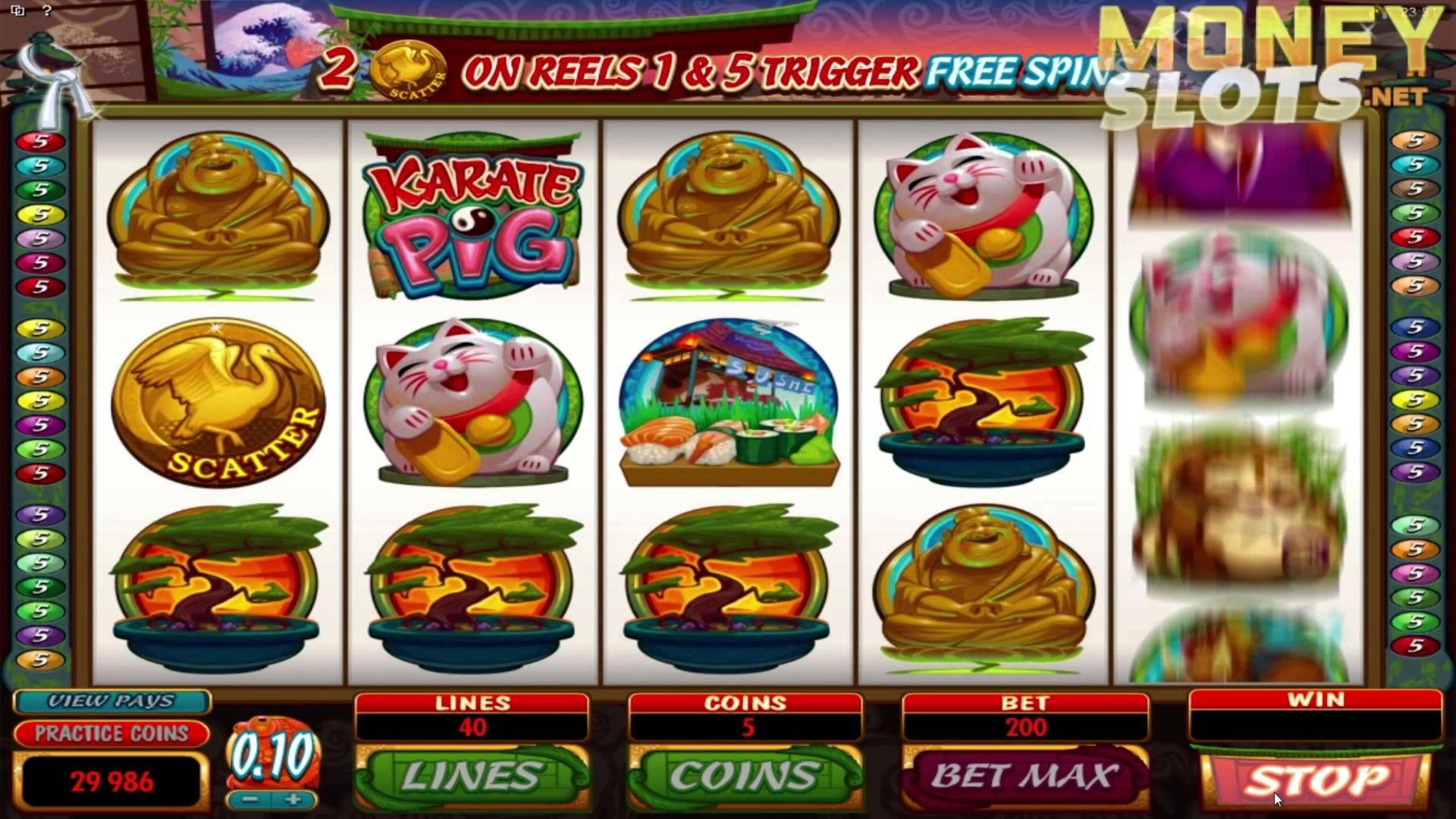
Task: Click the dual-window view icon top left
Action: [18, 10]
